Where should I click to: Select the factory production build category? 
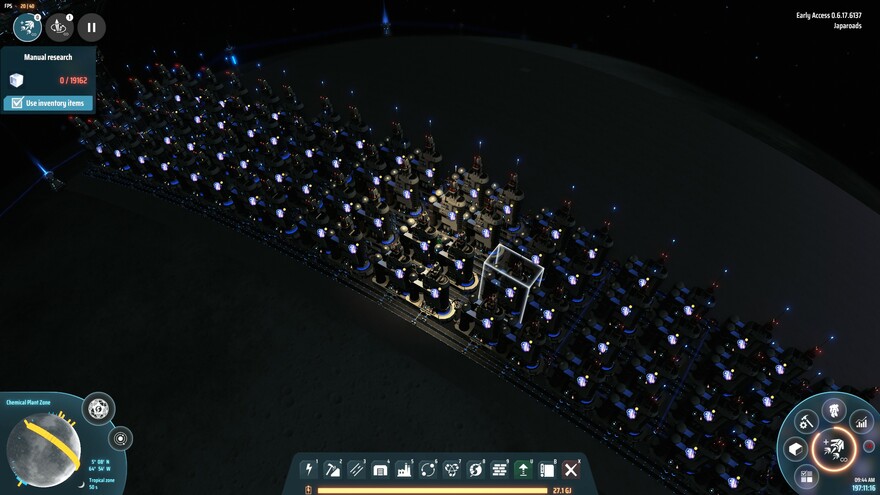pyautogui.click(x=404, y=469)
